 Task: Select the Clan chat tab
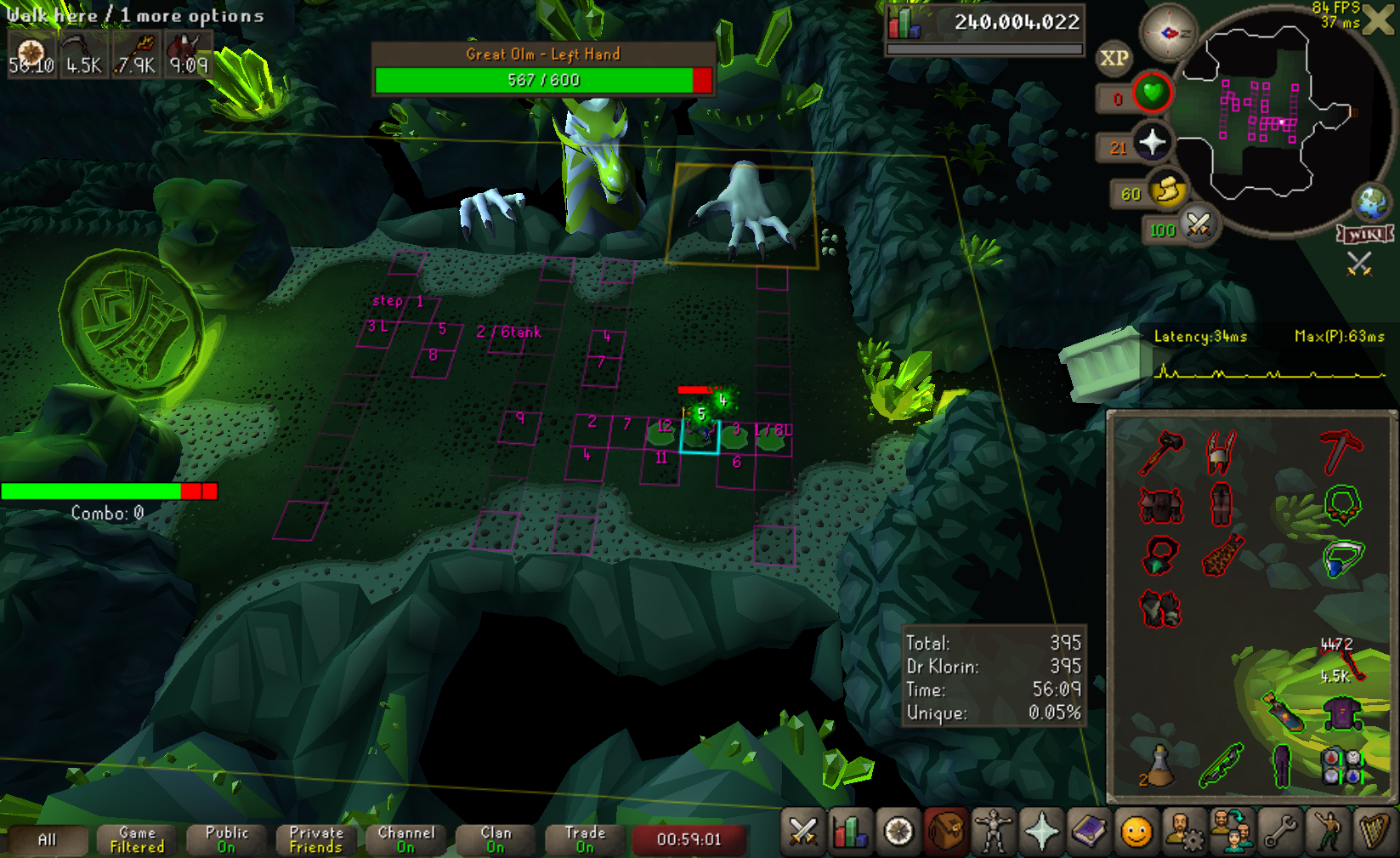pos(496,840)
